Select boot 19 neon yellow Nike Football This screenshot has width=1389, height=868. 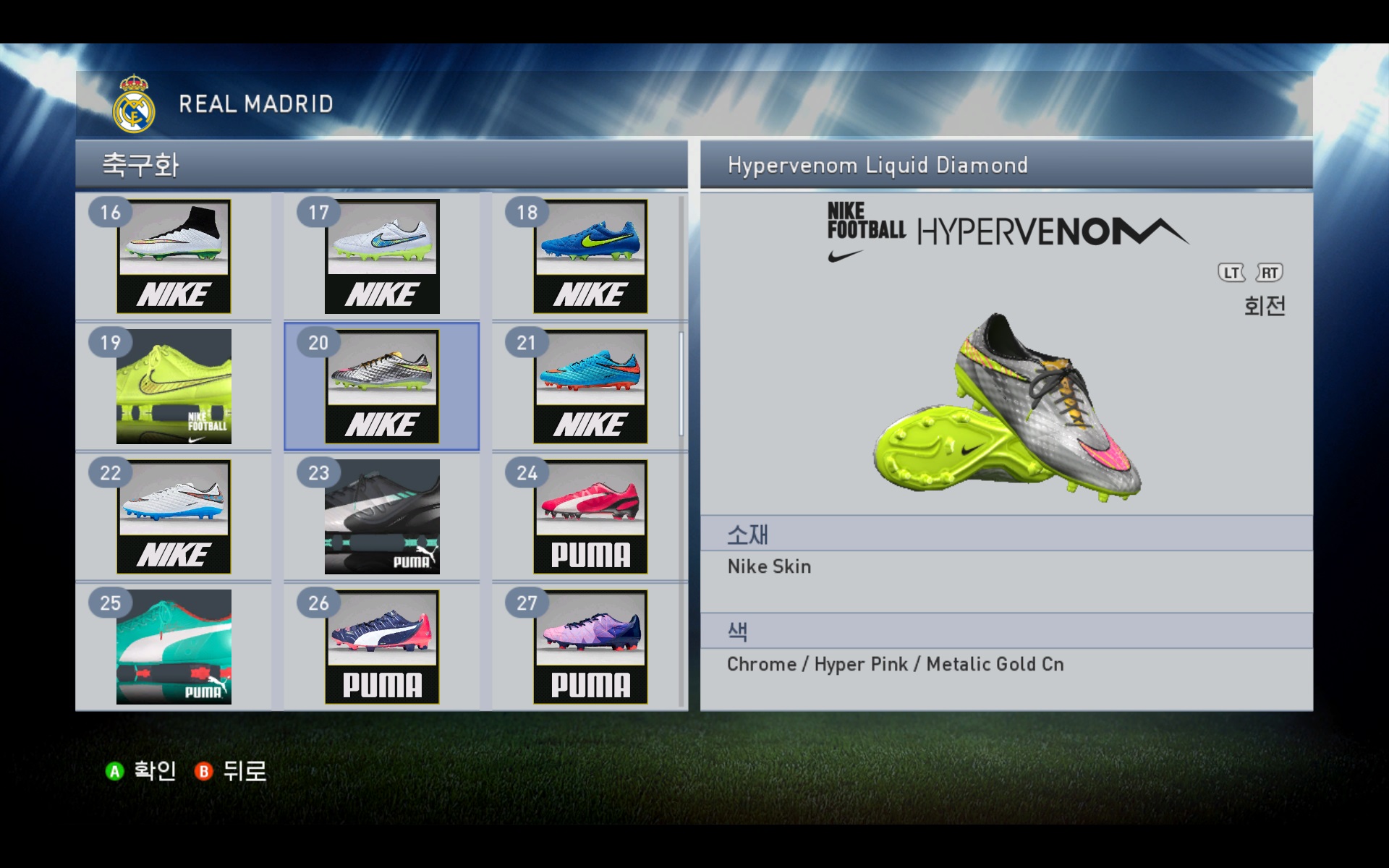(174, 386)
